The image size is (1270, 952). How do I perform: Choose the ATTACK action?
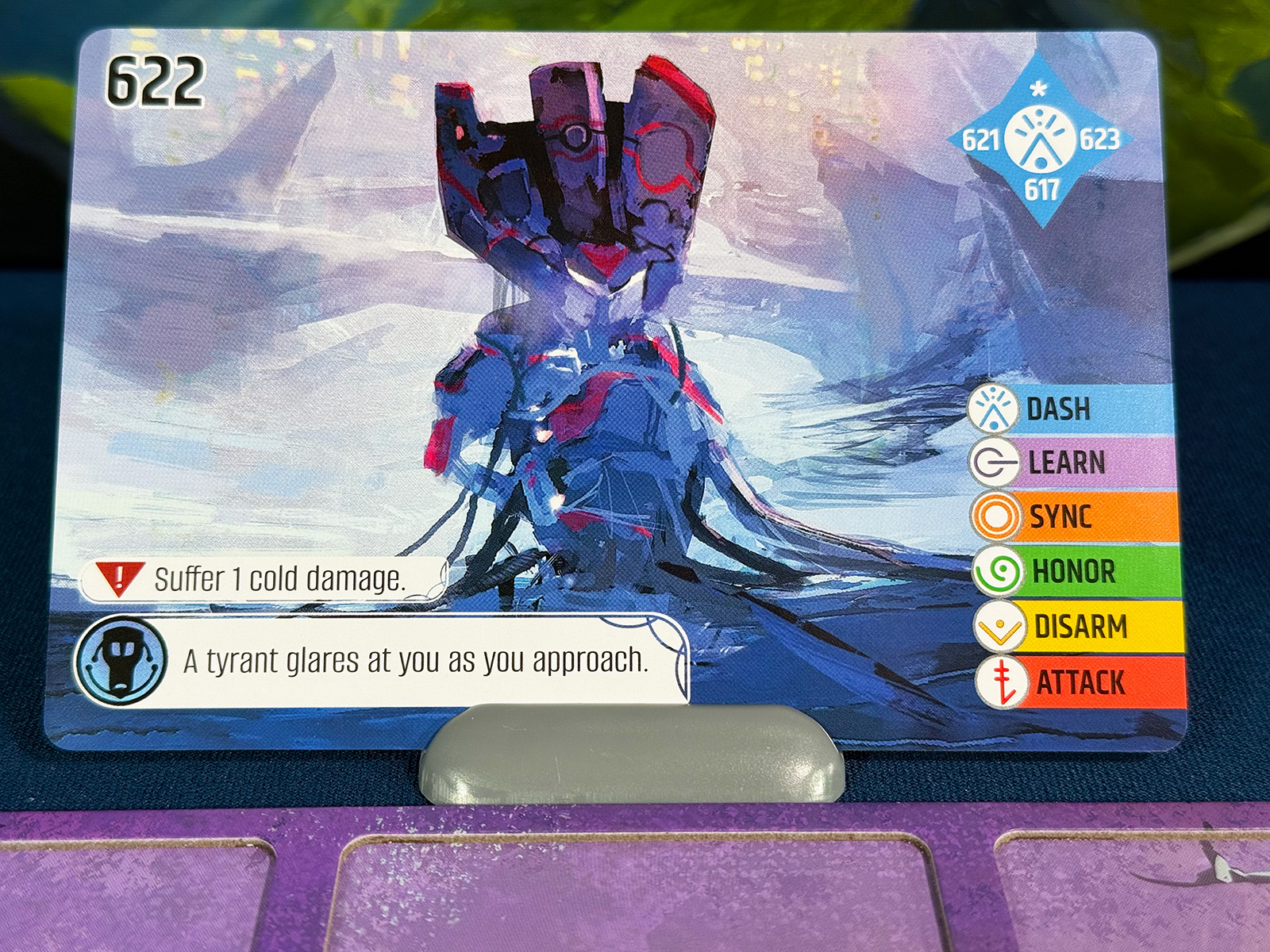click(1080, 682)
